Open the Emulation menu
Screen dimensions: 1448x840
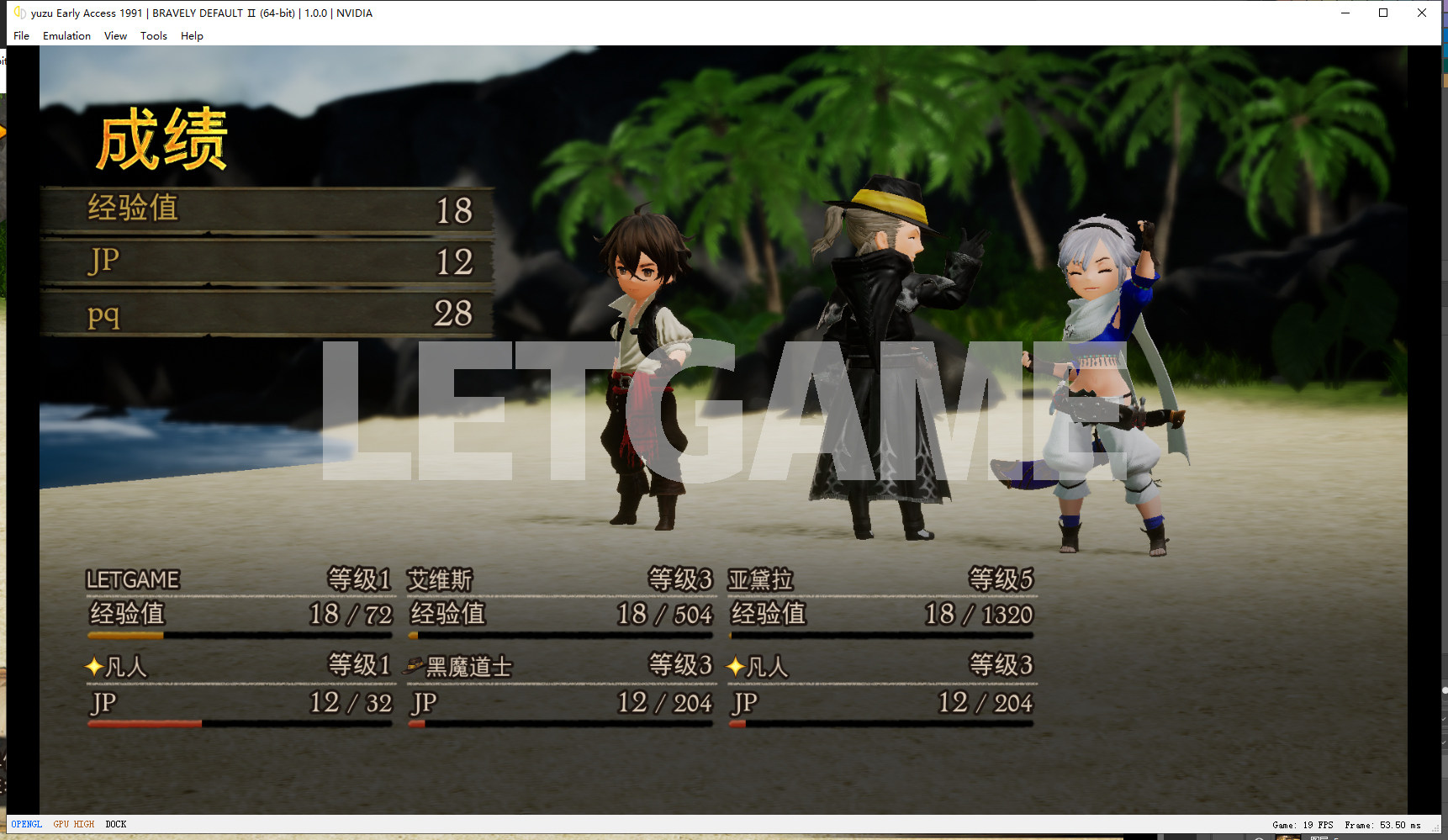66,36
